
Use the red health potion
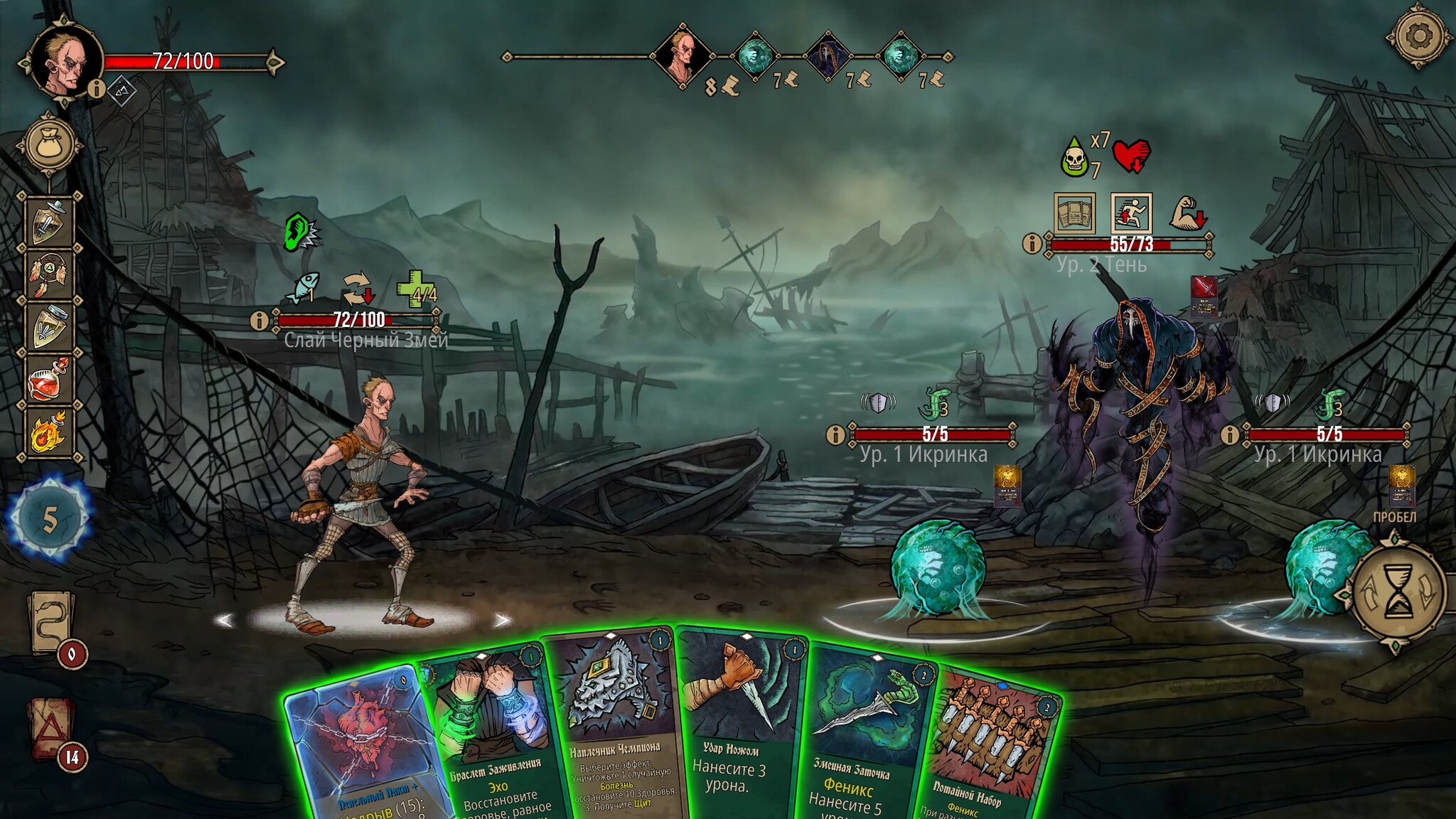[x=50, y=380]
